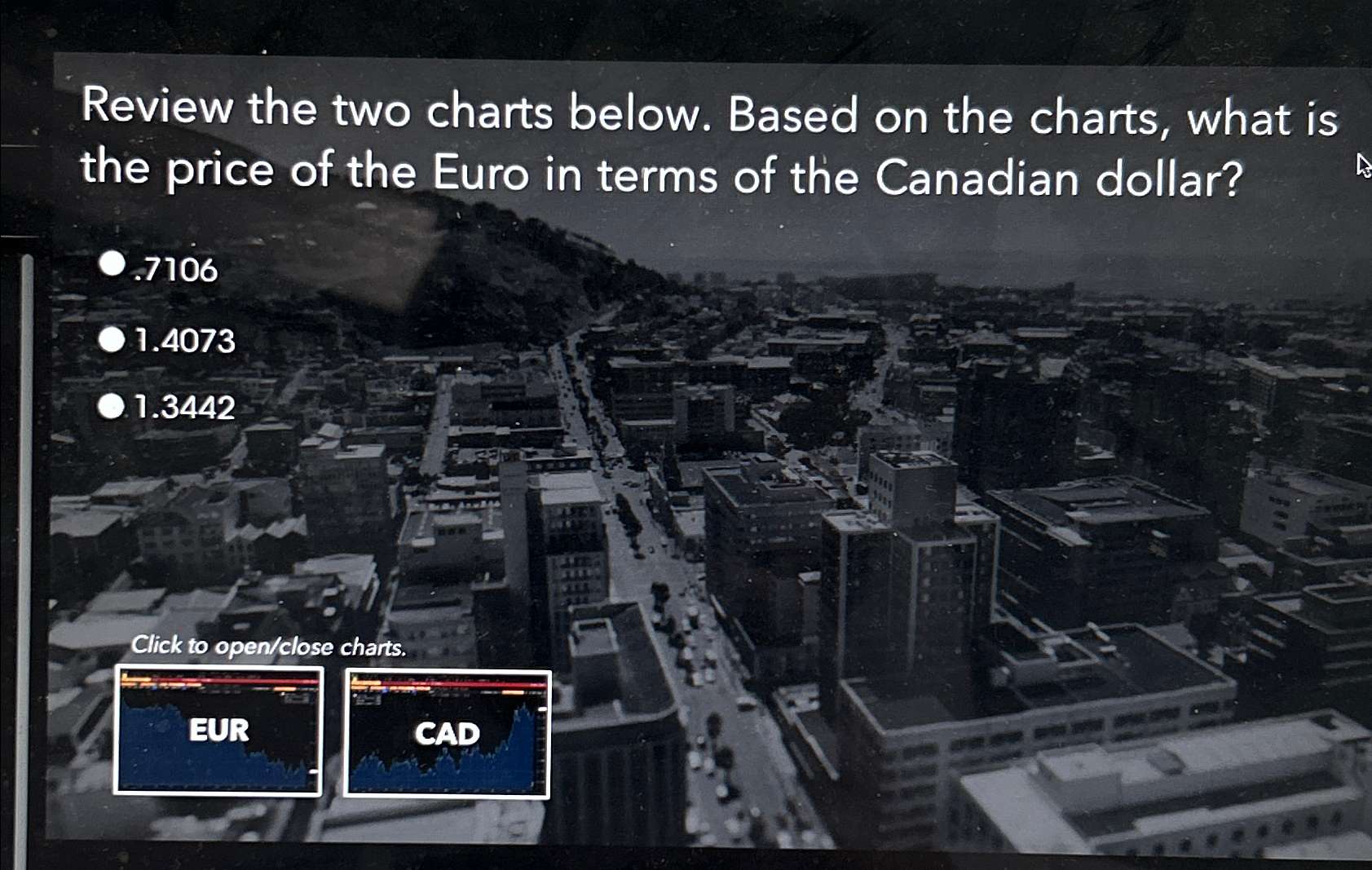This screenshot has width=1372, height=870.
Task: Click the EUR label on the left chart
Action: pos(218,730)
